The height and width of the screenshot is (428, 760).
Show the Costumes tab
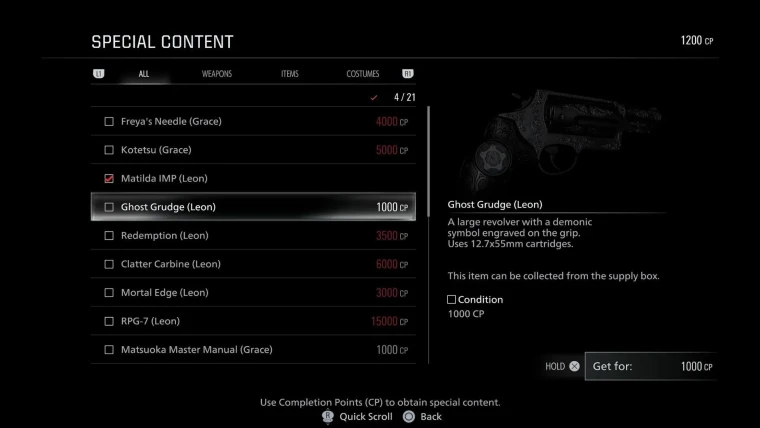(362, 74)
